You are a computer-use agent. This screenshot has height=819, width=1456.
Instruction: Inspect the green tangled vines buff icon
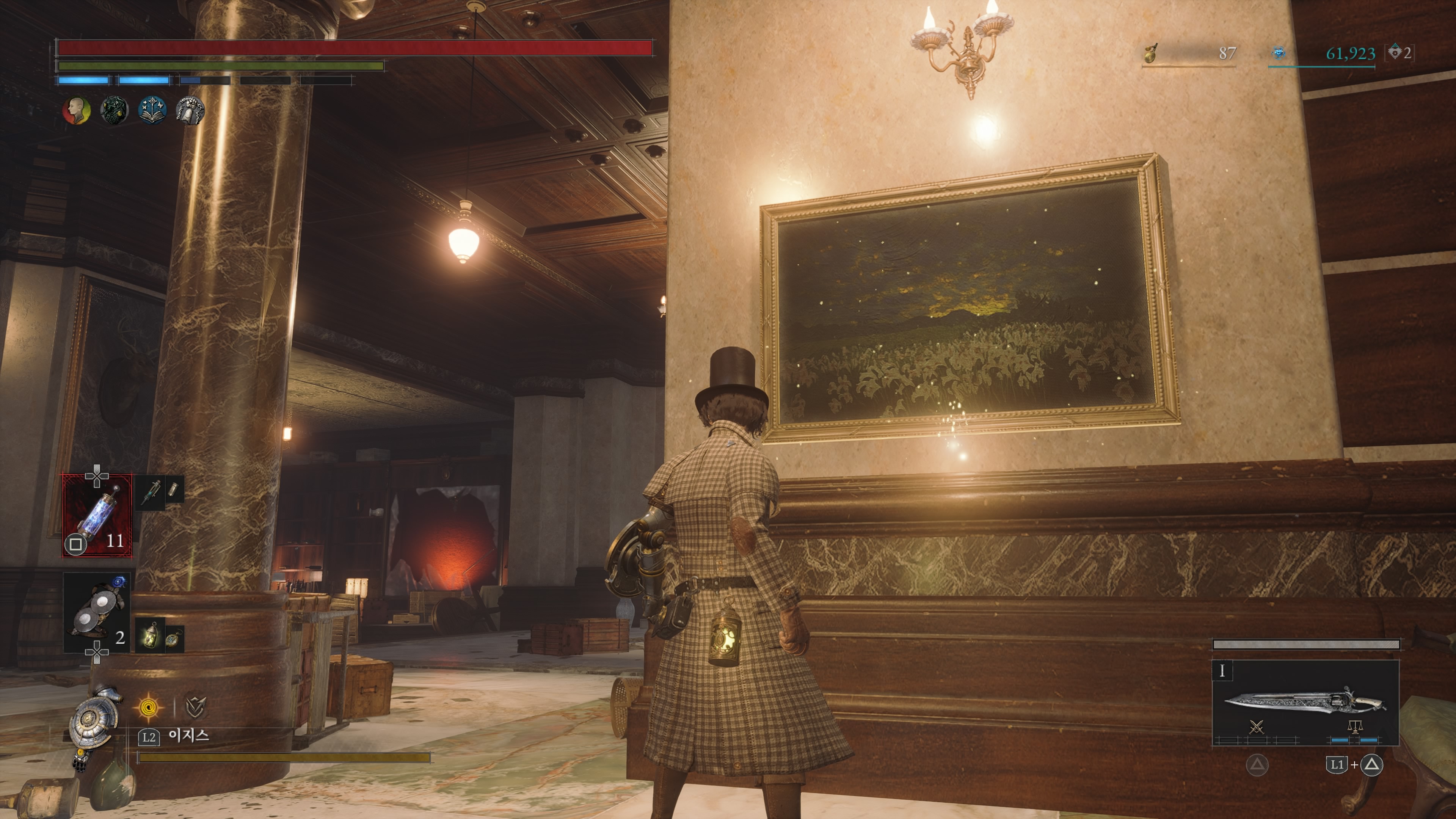(114, 110)
